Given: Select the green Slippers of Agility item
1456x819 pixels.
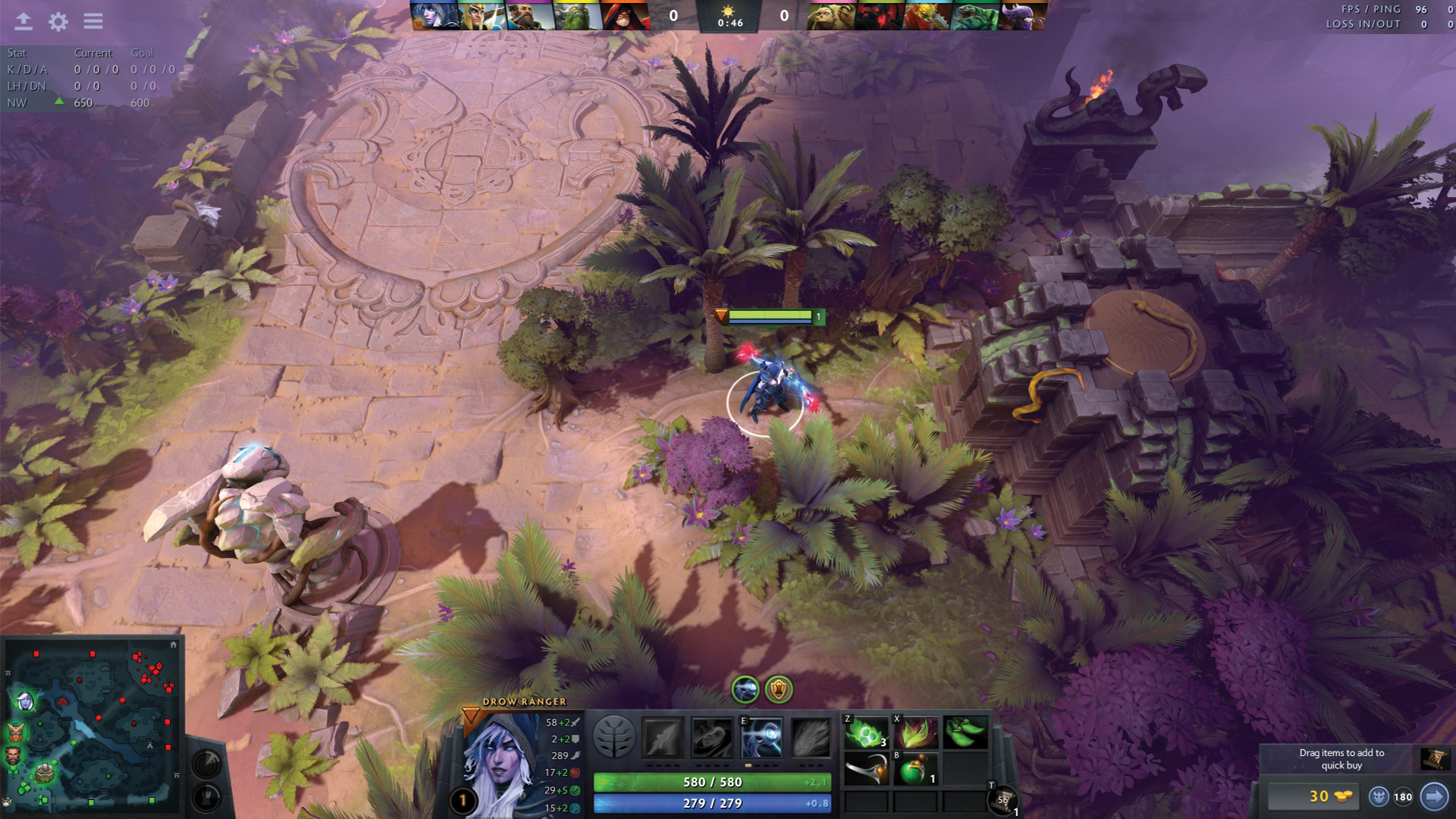Looking at the screenshot, I should pos(965,733).
